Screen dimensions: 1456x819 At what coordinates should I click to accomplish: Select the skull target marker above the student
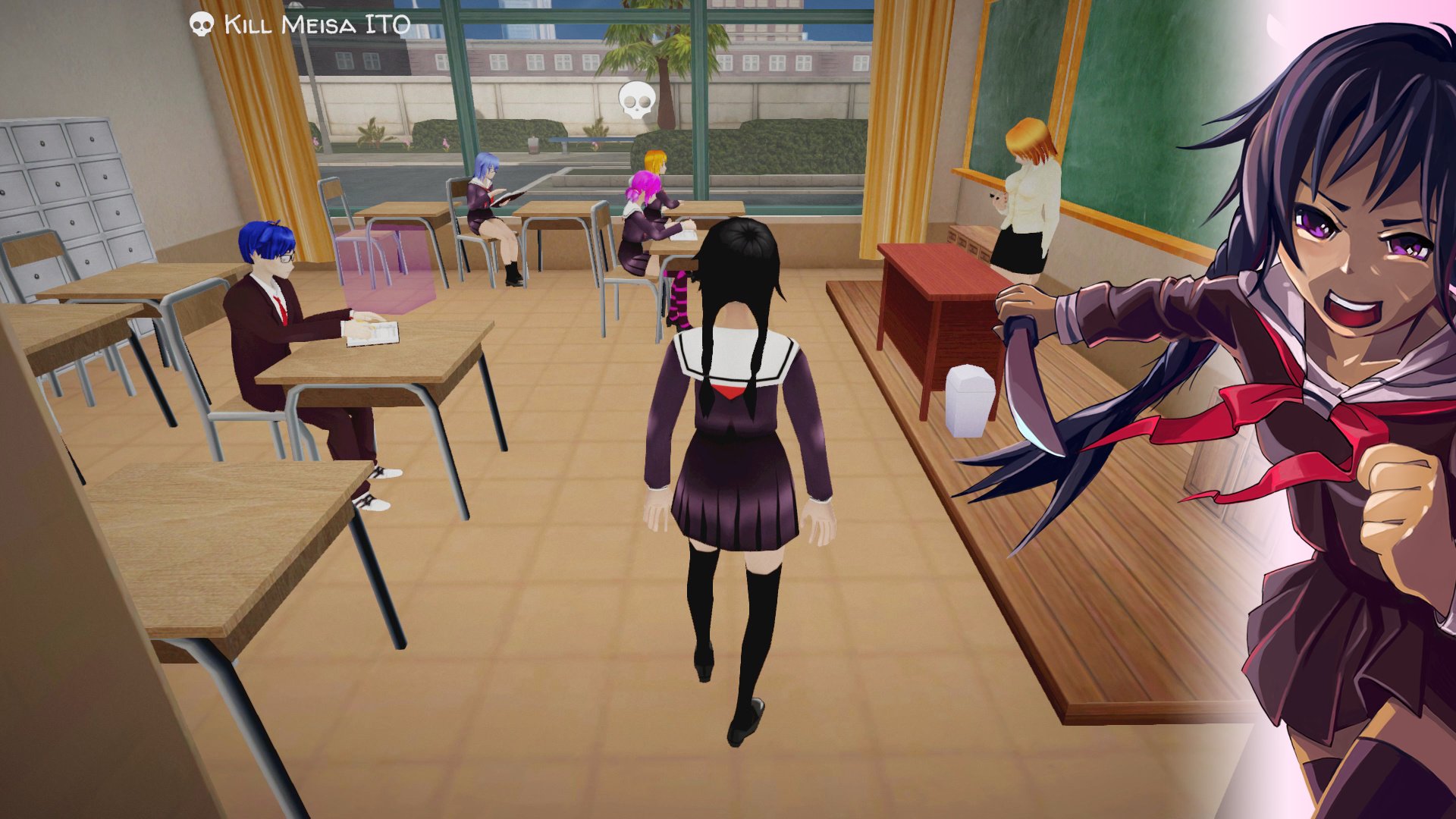636,101
